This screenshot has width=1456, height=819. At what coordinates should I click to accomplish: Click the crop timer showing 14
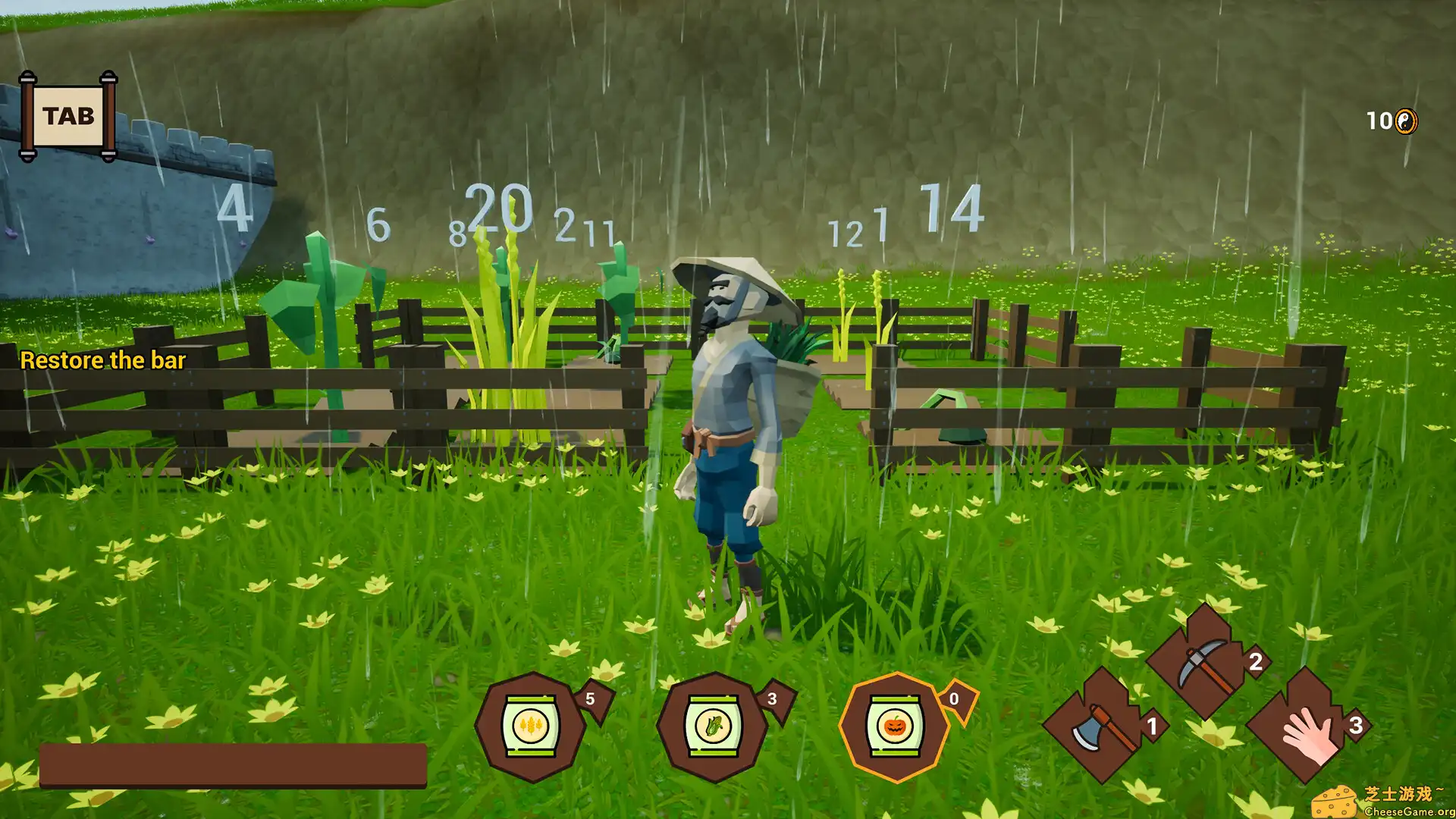pyautogui.click(x=947, y=208)
